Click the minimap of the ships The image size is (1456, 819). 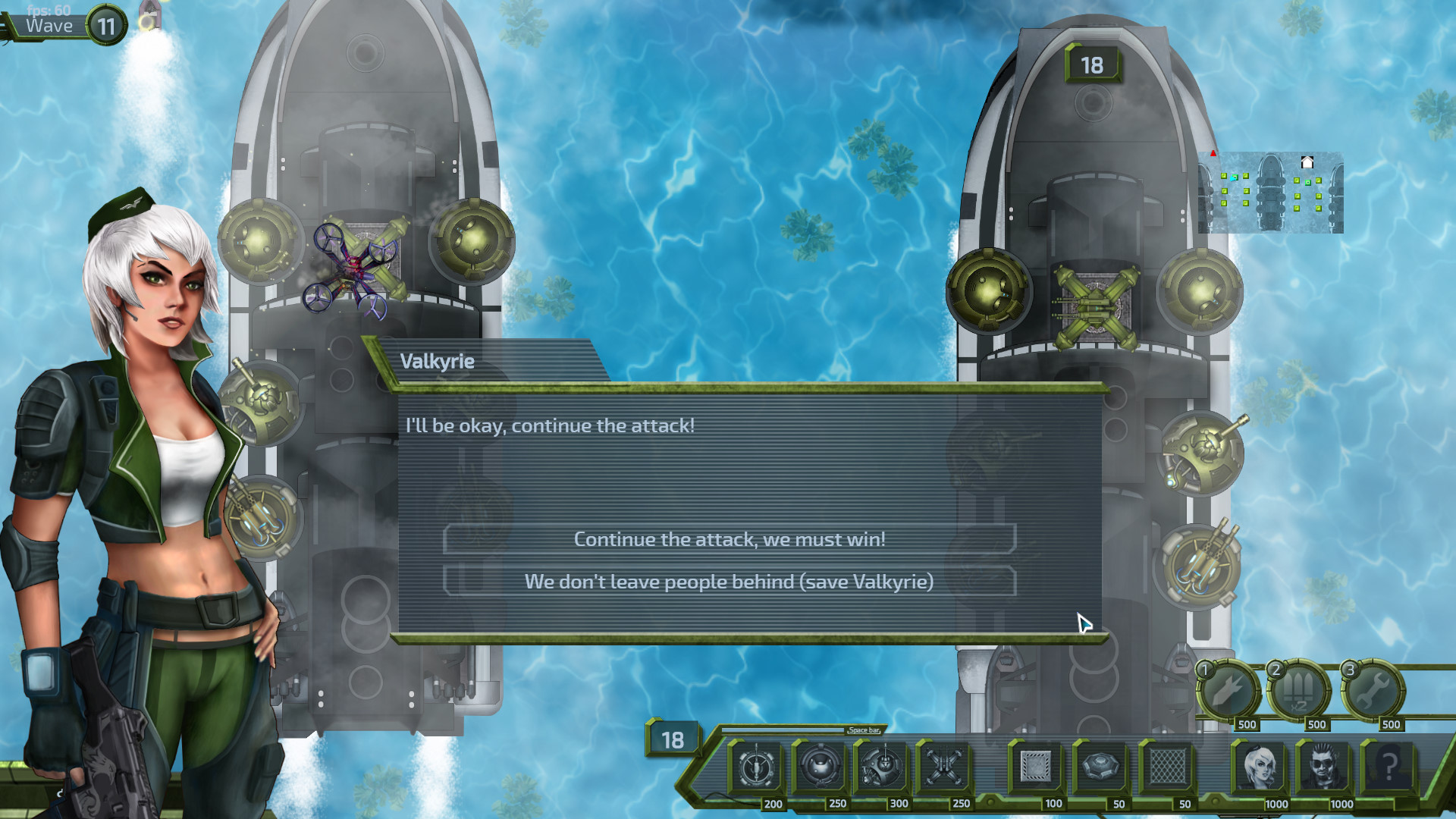point(1270,193)
